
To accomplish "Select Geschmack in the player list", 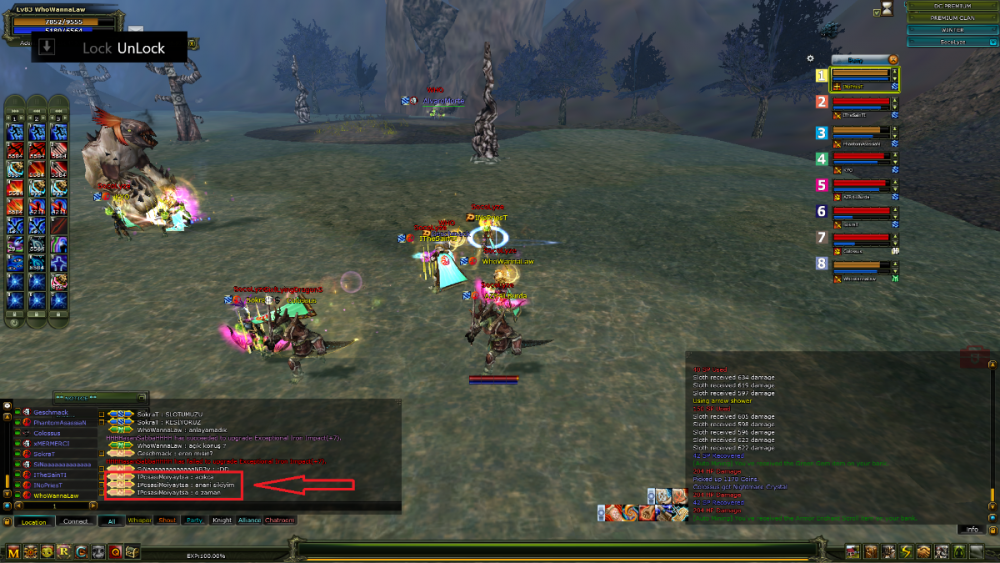I will pyautogui.click(x=50, y=412).
